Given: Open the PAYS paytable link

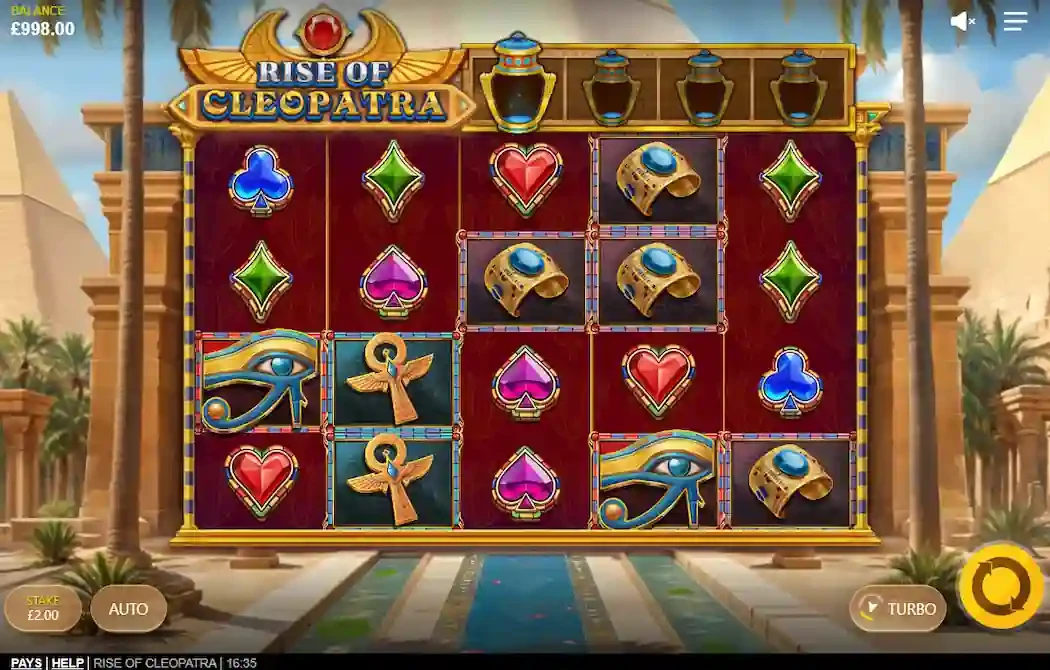Looking at the screenshot, I should click(x=26, y=663).
